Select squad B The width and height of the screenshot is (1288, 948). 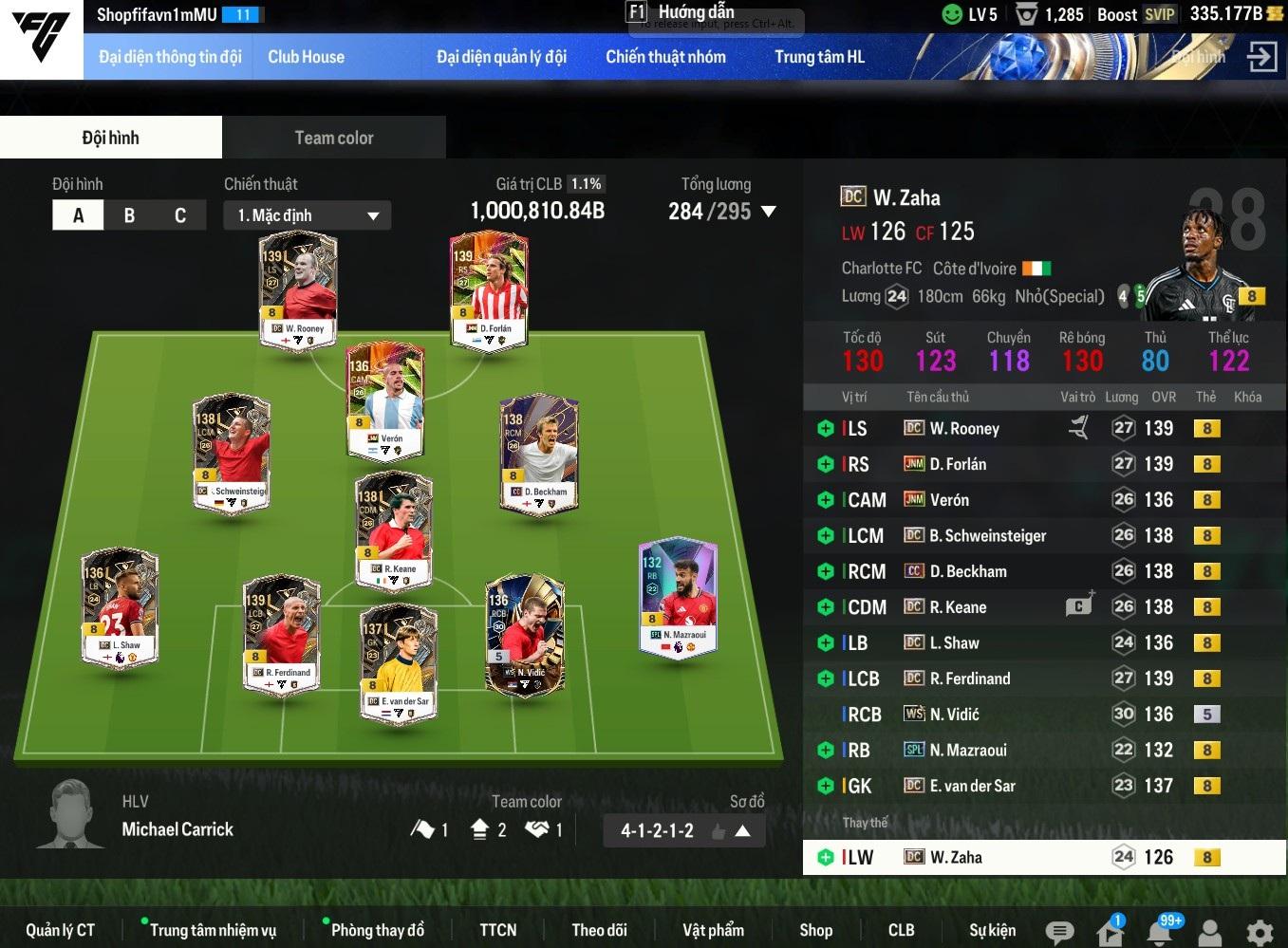[x=129, y=215]
